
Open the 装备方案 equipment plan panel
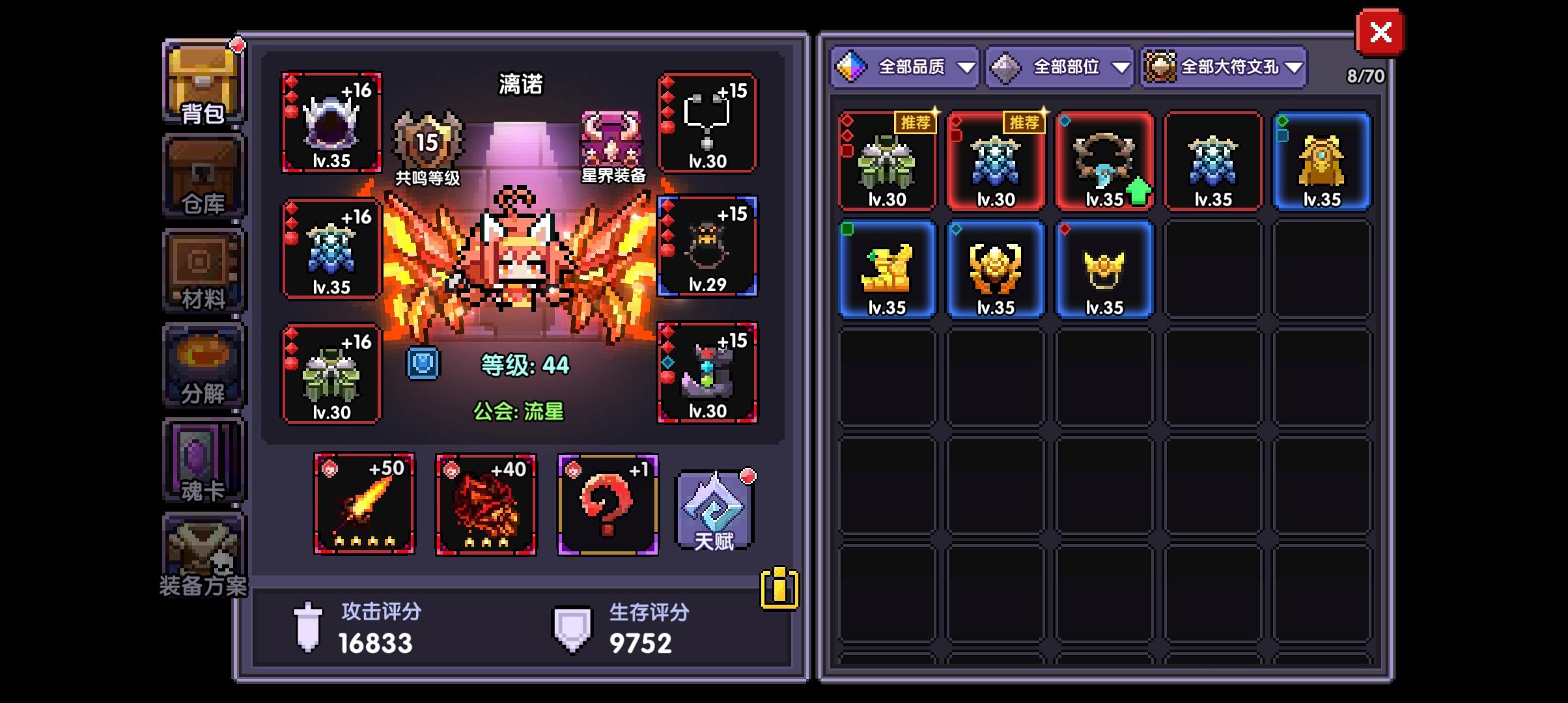[x=203, y=553]
